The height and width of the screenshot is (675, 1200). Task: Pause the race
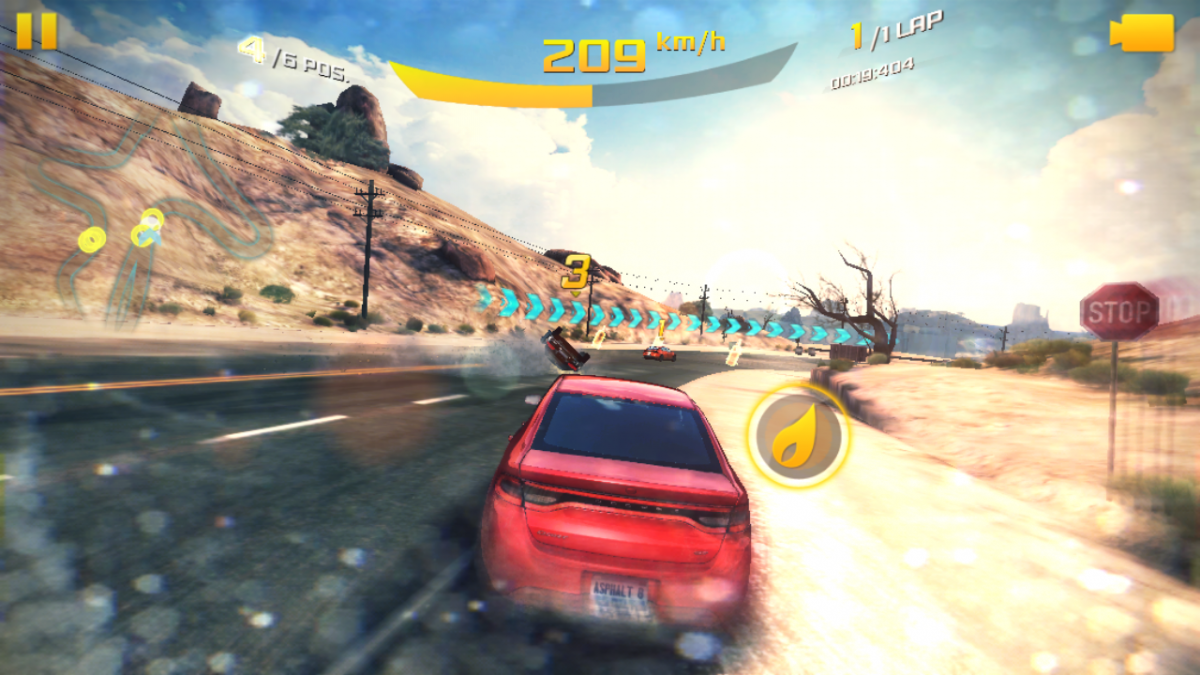point(37,30)
